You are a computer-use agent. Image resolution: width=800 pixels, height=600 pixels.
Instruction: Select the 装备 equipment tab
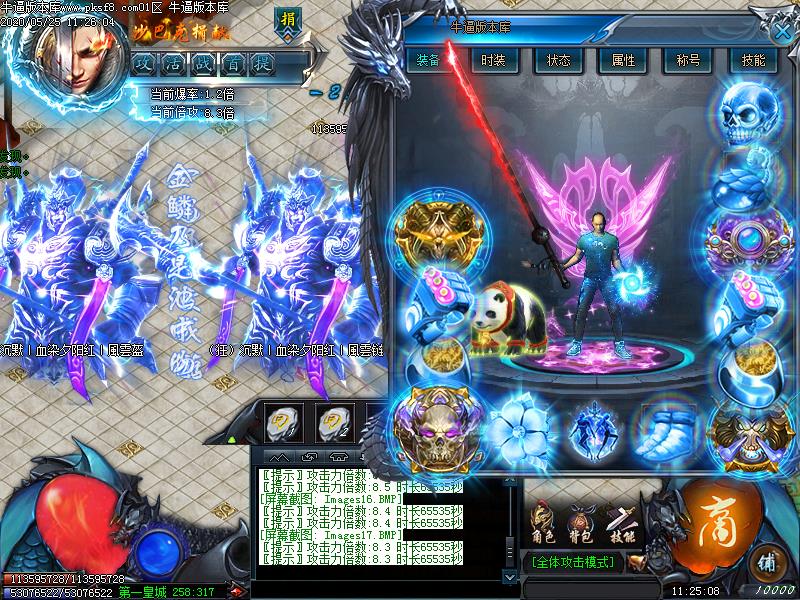428,61
